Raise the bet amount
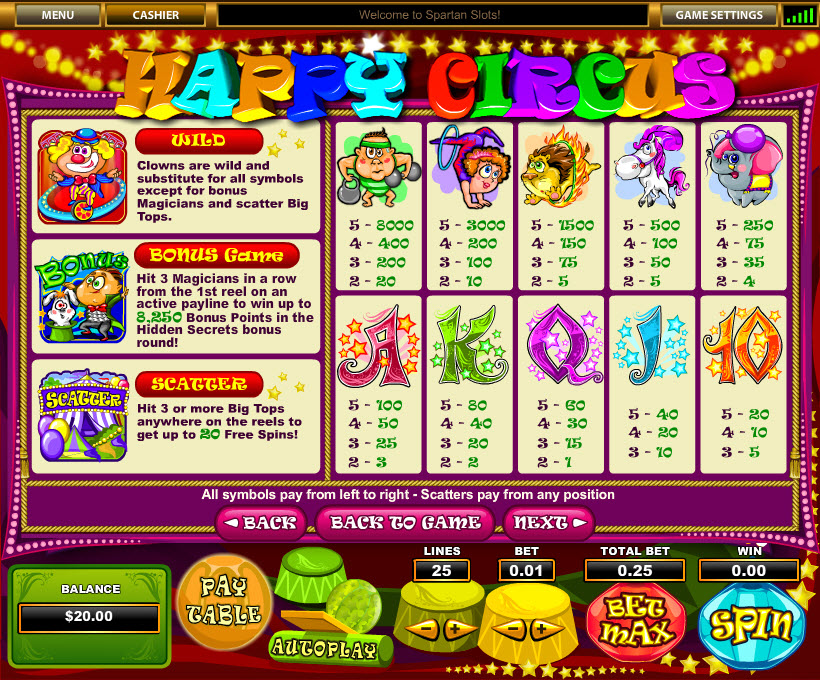The height and width of the screenshot is (680, 820). point(543,629)
